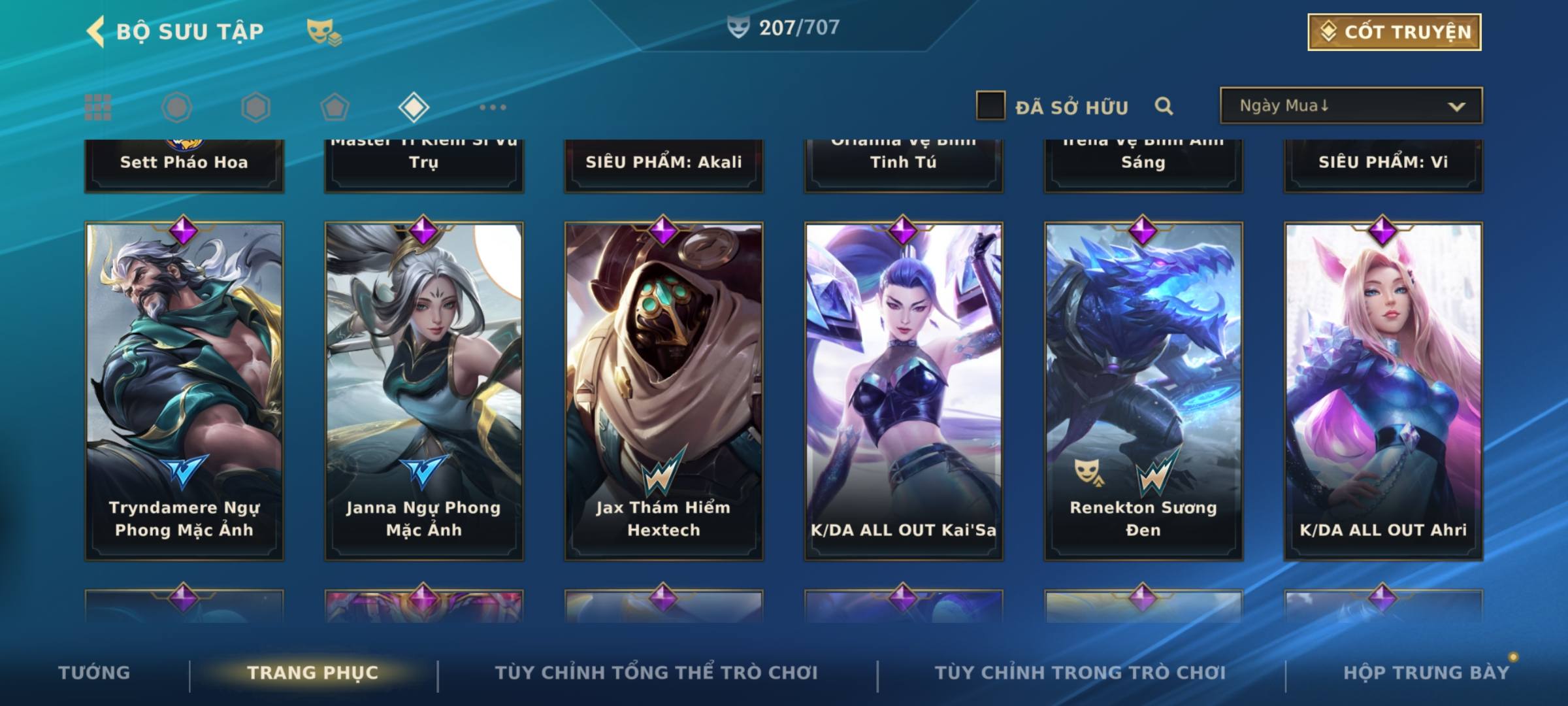Switch to Tùy Chỉnh Trong Trò Chơi tab
Viewport: 1568px width, 706px height.
pyautogui.click(x=1080, y=673)
